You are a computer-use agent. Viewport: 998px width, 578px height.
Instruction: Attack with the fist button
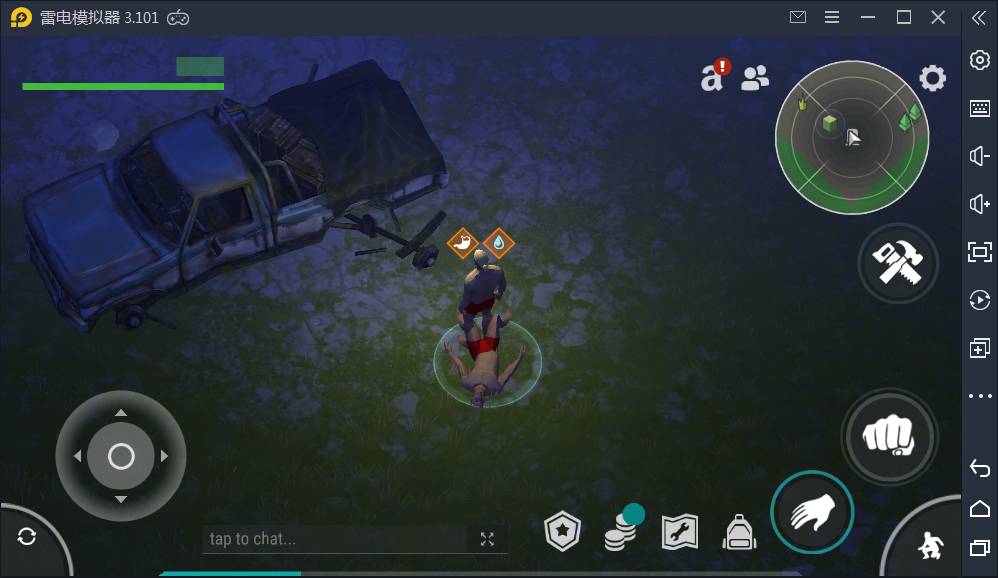(x=889, y=437)
